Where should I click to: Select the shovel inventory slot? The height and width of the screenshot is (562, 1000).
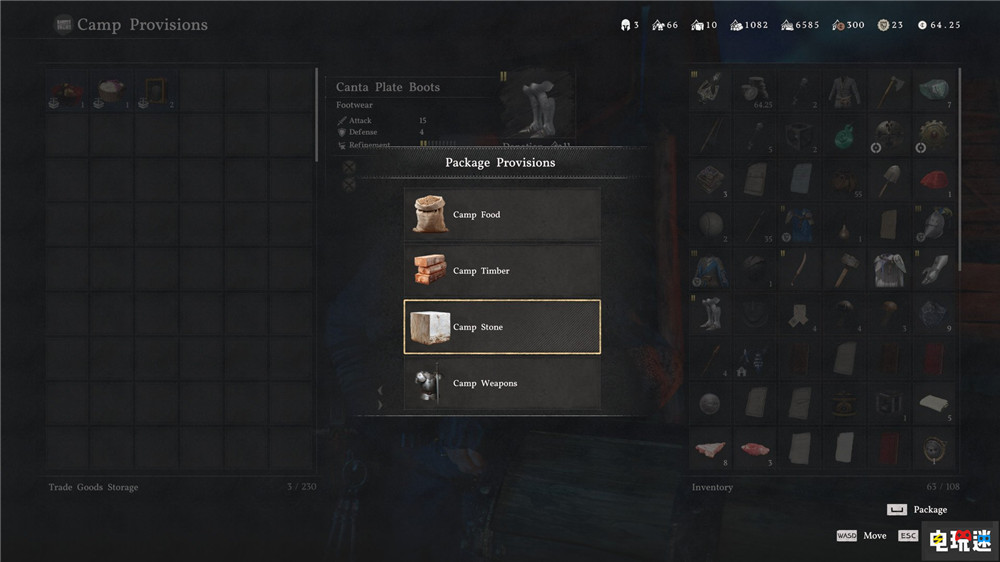888,179
